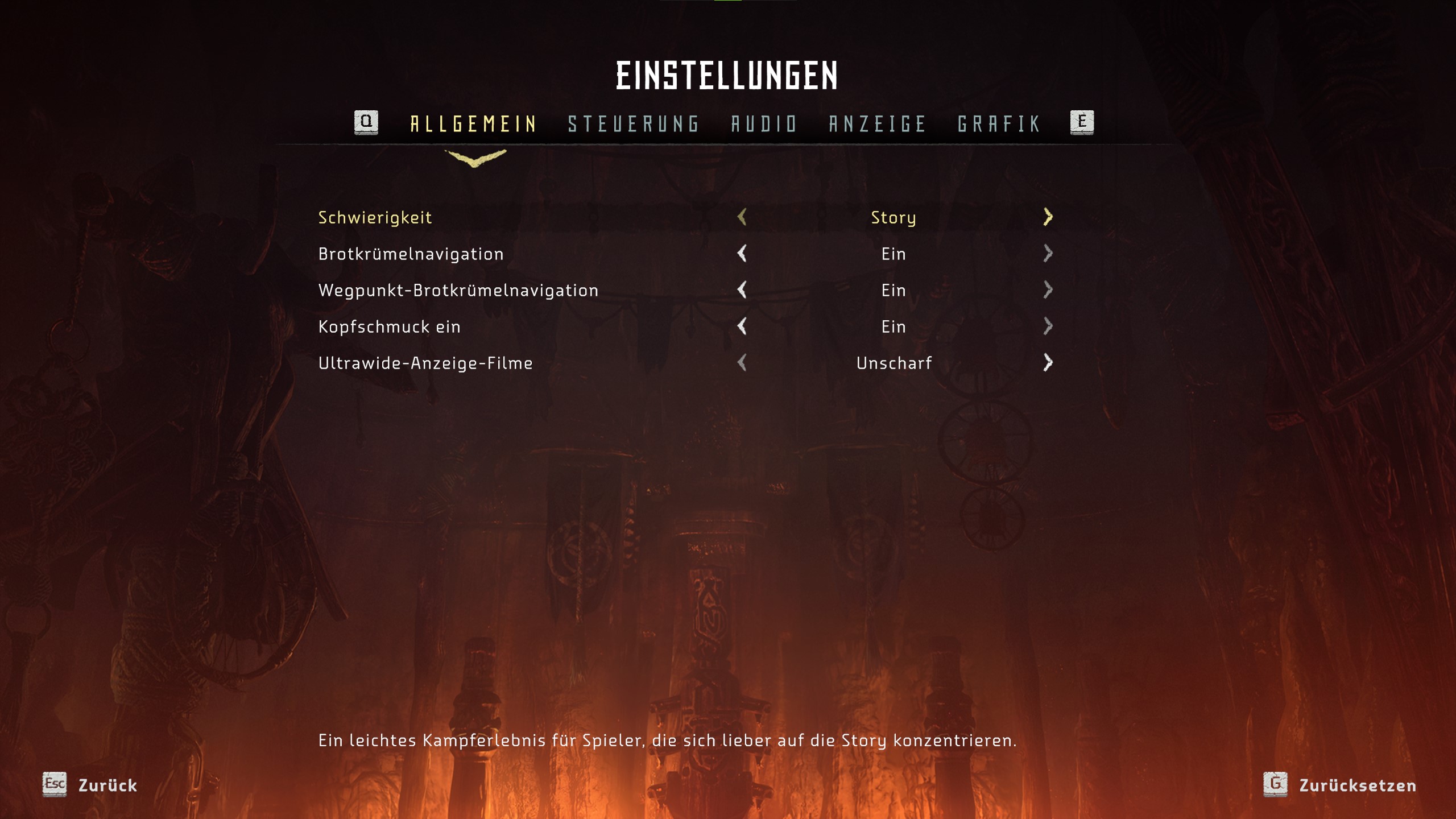
Task: Change Ultrawide-Anzeige-Filme with its right arrow
Action: point(1048,362)
